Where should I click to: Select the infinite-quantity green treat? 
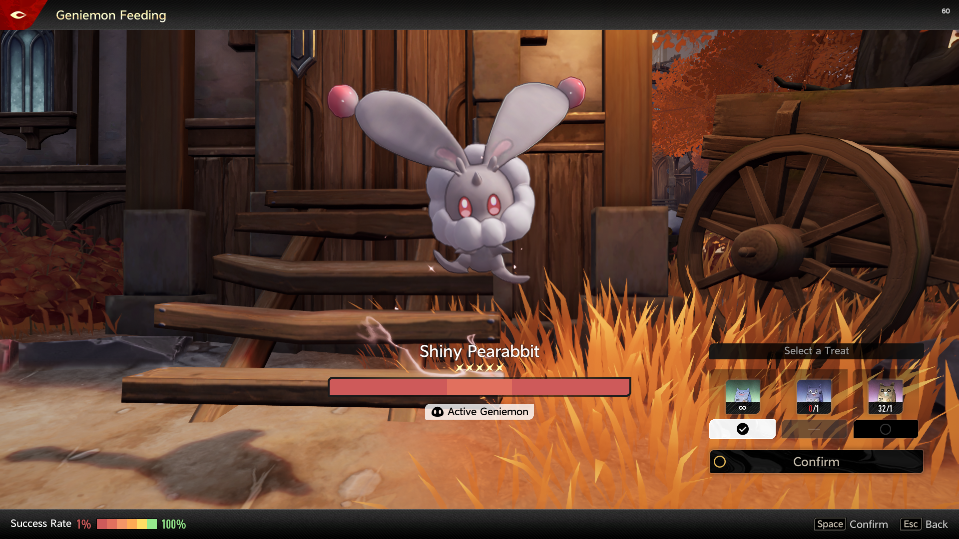coord(742,395)
